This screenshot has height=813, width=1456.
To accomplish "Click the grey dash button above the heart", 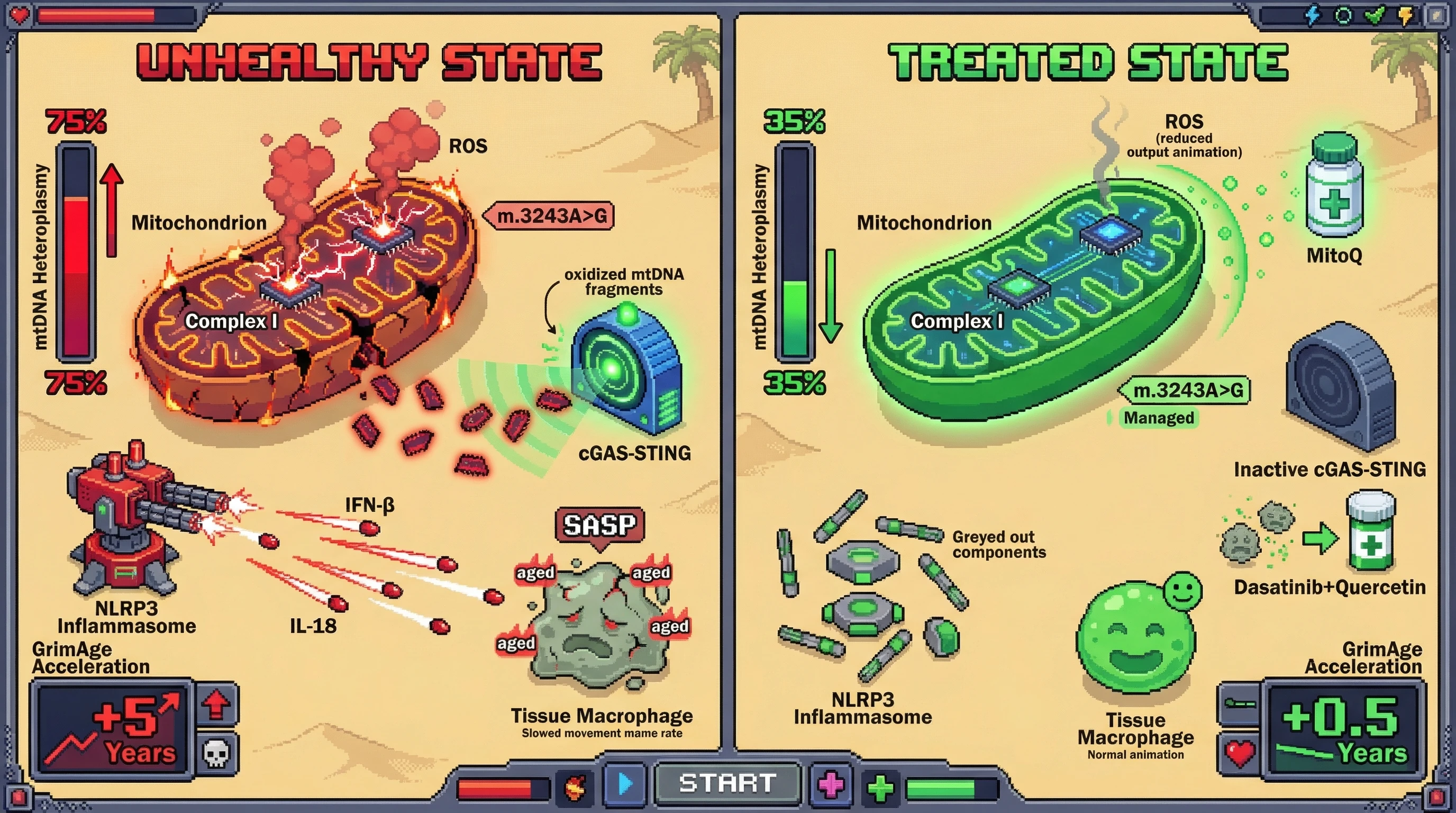I will [1240, 704].
